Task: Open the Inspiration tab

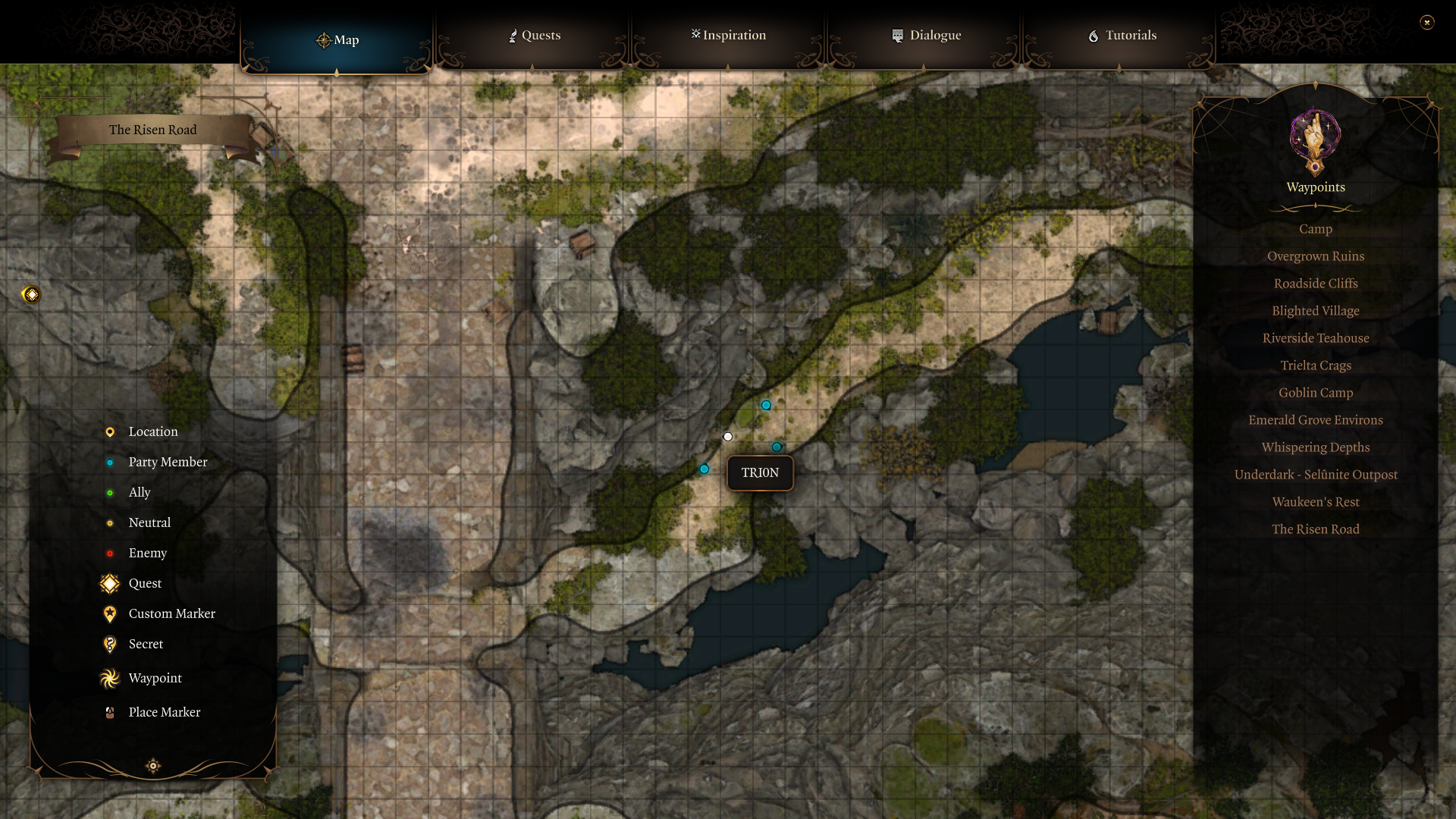Action: (x=728, y=36)
